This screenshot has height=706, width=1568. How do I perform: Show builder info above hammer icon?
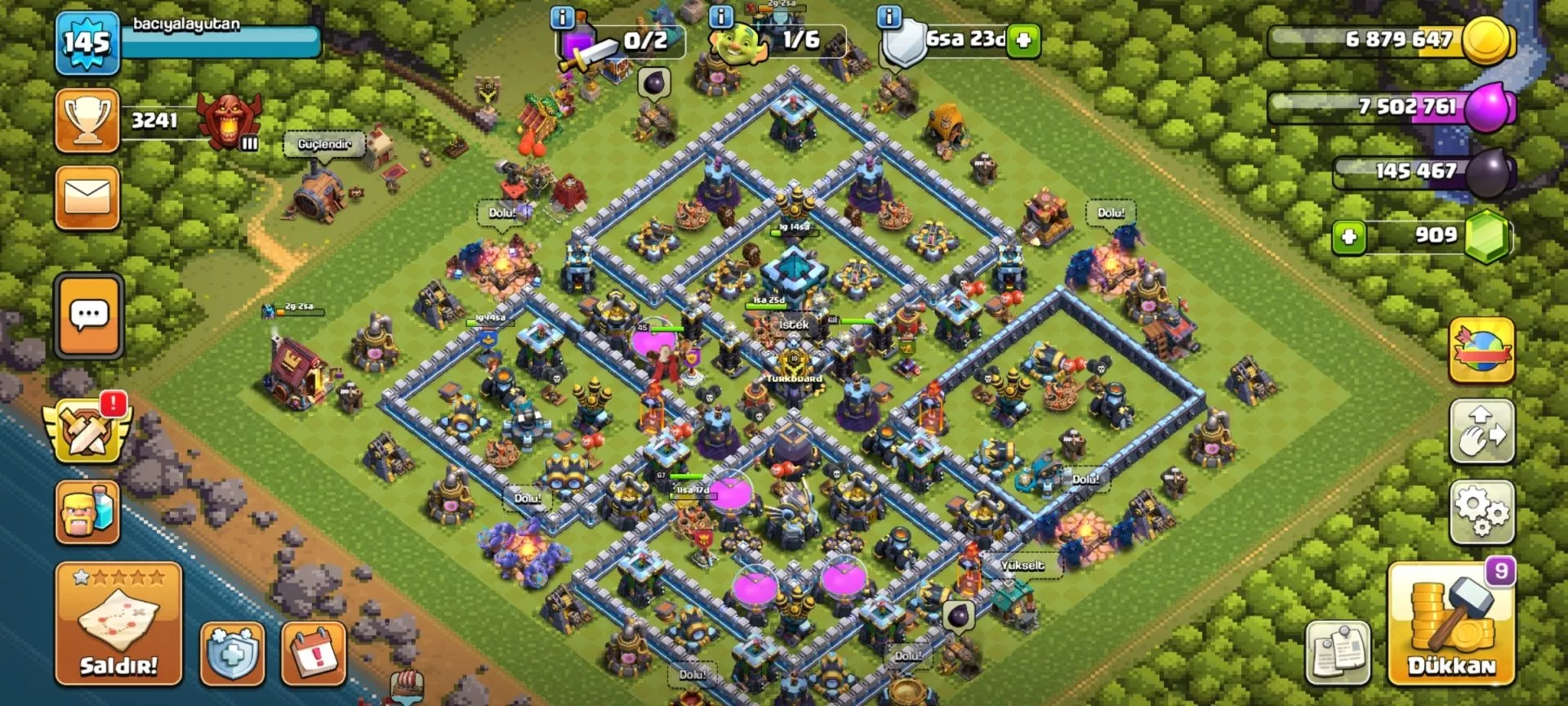coord(563,17)
